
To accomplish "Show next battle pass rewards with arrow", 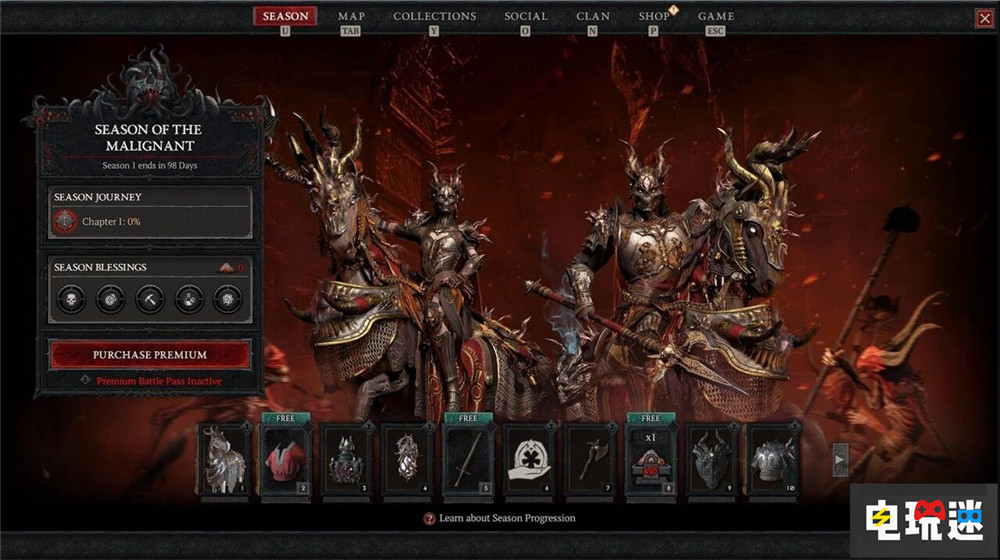I will tap(841, 459).
